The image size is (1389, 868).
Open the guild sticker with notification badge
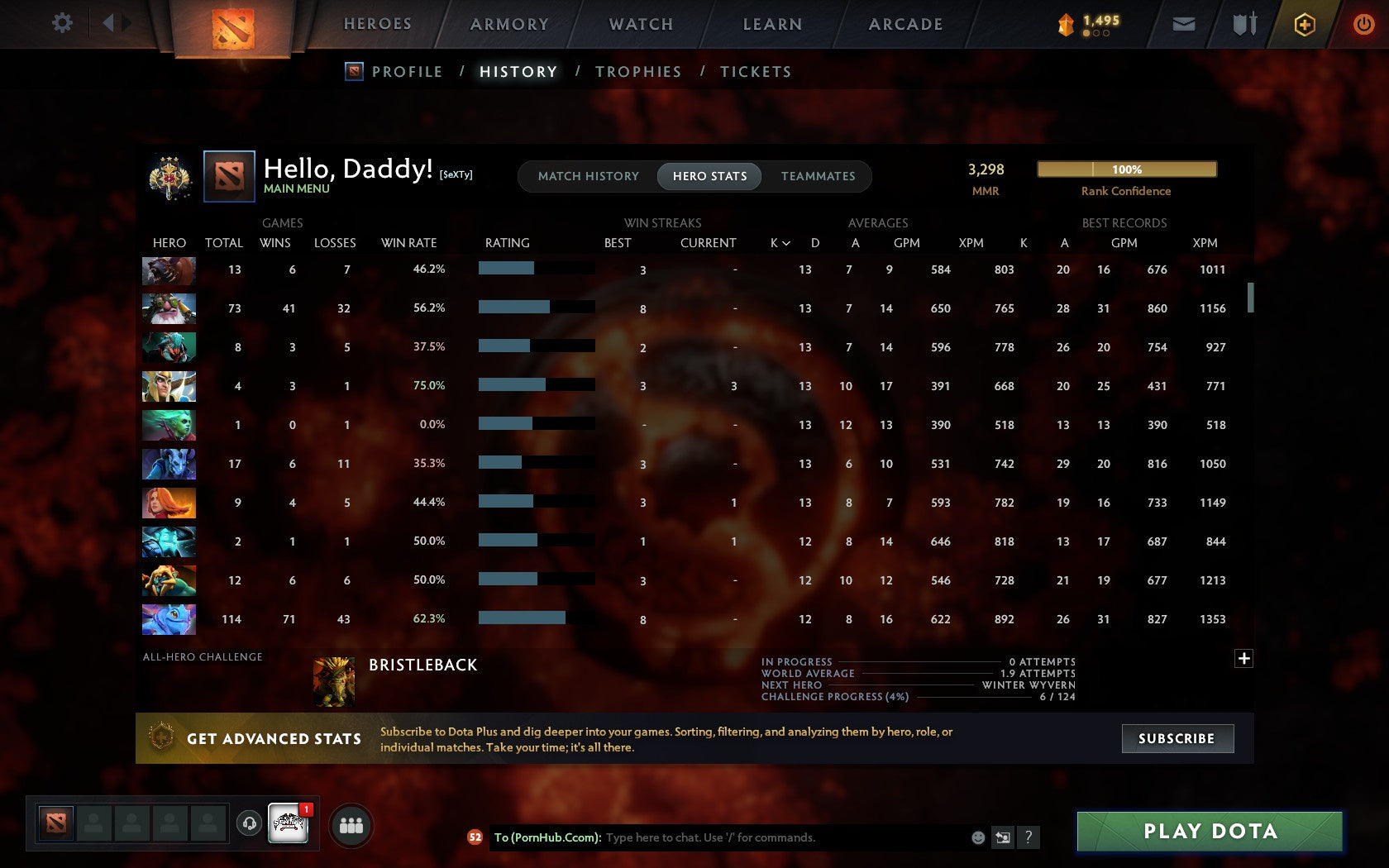(289, 823)
